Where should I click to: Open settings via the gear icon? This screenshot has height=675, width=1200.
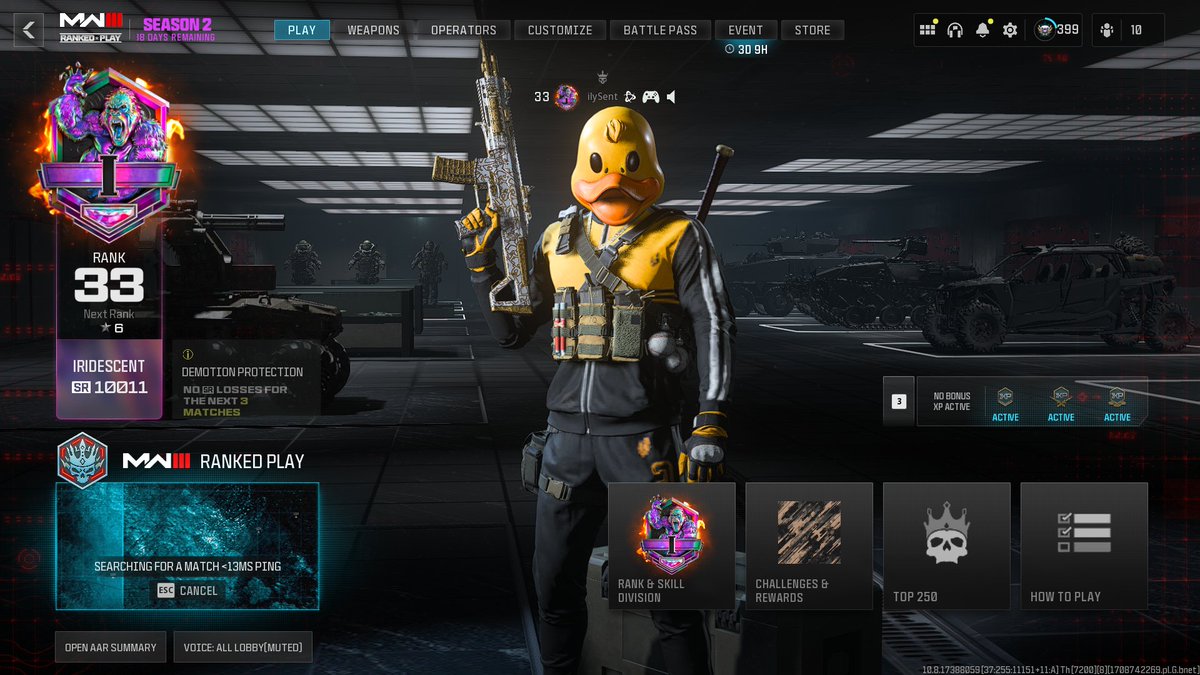click(x=1010, y=30)
